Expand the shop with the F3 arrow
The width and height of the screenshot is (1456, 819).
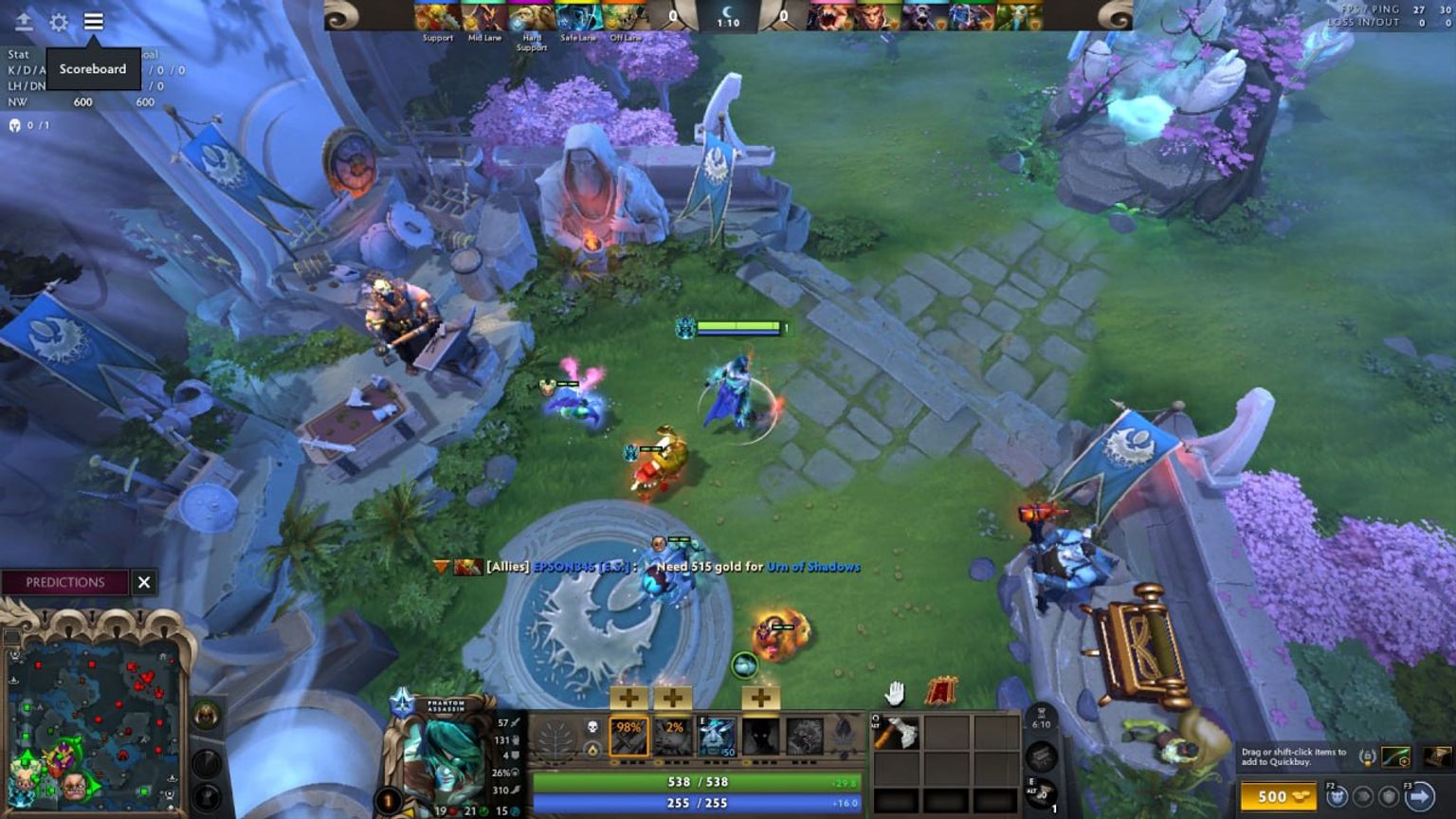1421,796
